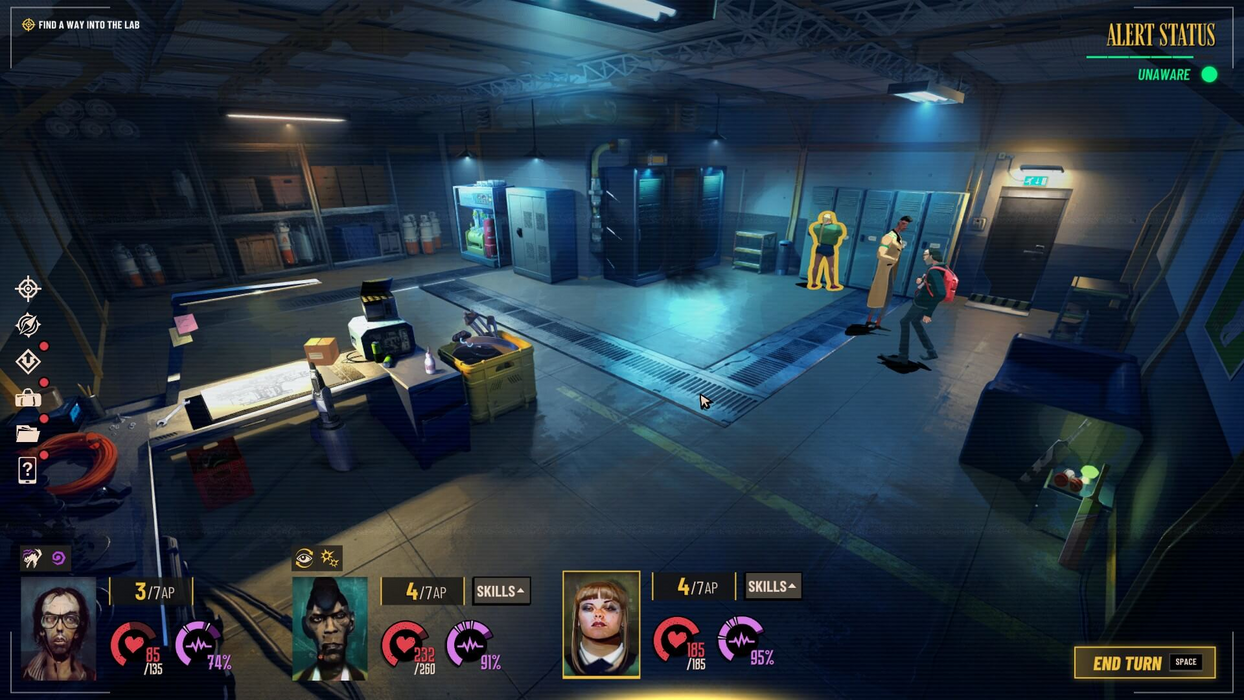Screen dimensions: 1244x700
Task: Click the scared cat status icon
Action: tap(33, 558)
